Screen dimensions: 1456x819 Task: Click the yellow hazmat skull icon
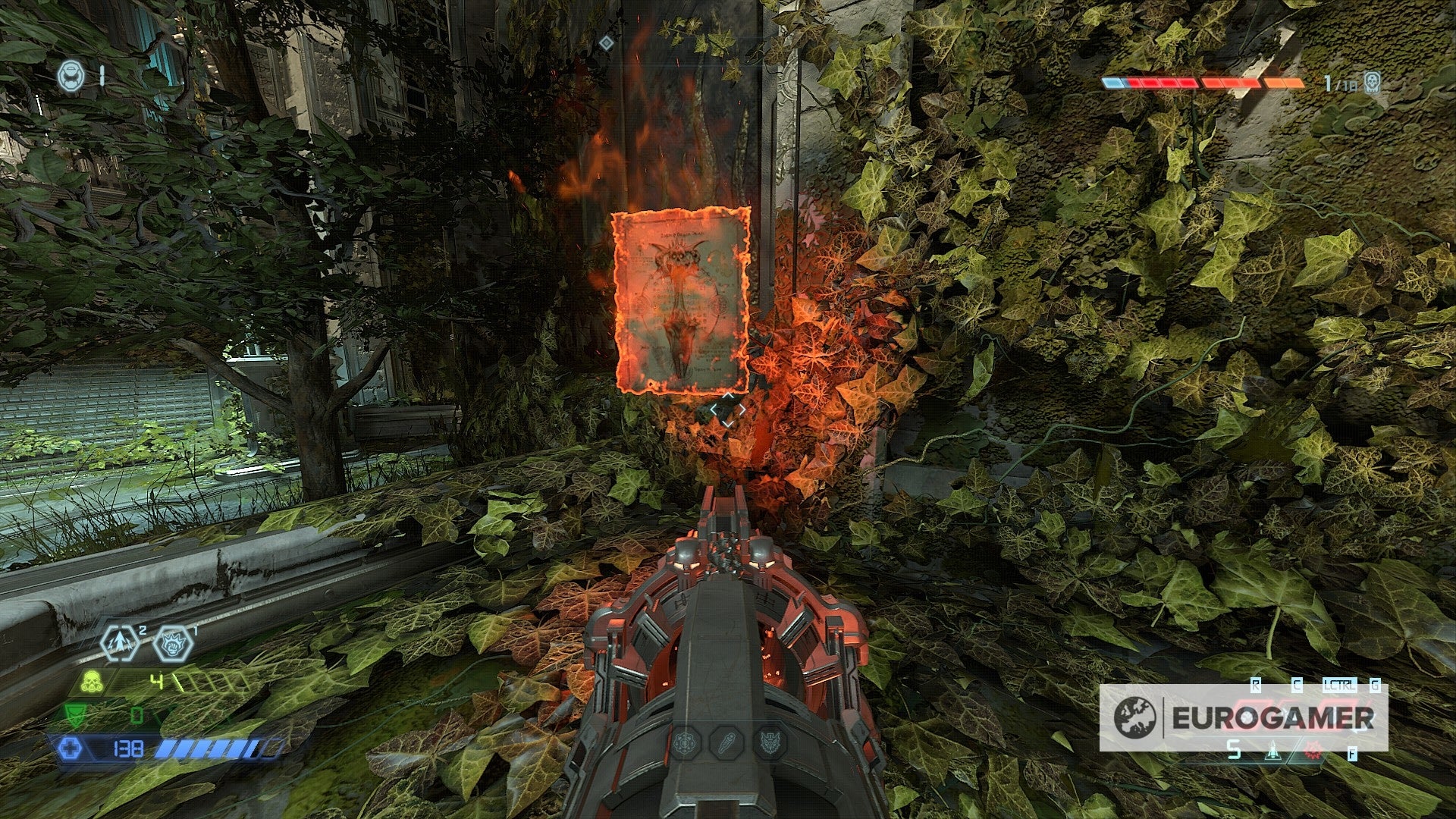pos(91,682)
